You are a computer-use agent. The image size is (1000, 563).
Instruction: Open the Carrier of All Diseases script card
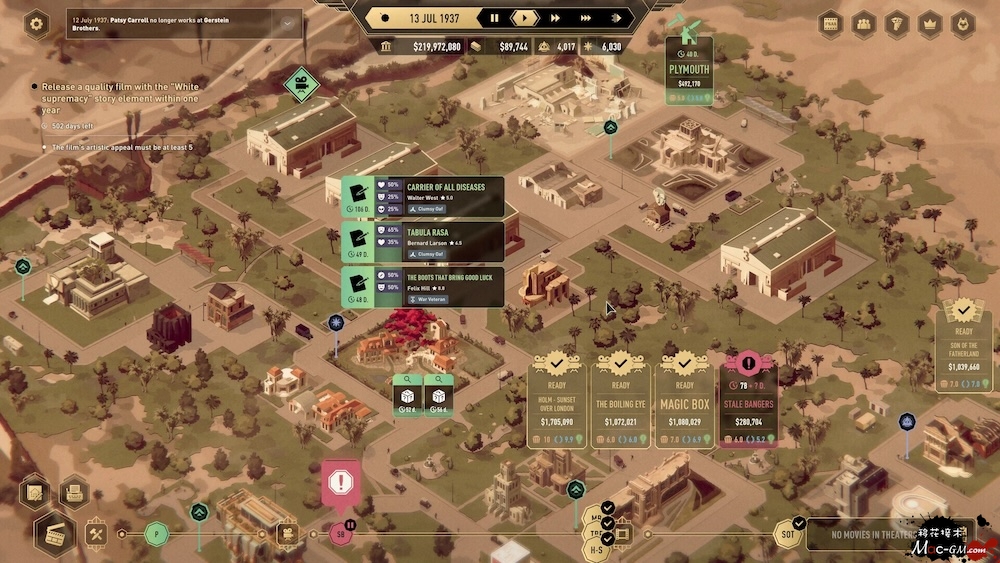coord(423,197)
